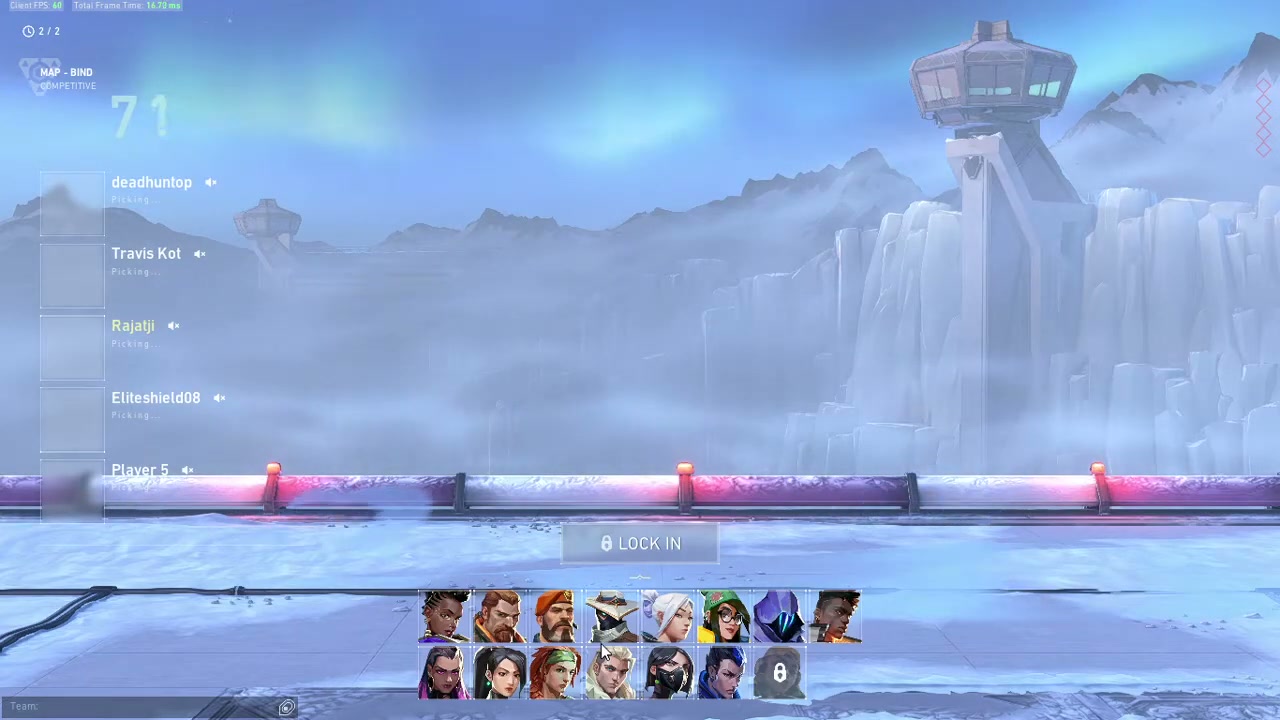Select Cypher in the white hat
The image size is (1280, 720).
pos(612,616)
